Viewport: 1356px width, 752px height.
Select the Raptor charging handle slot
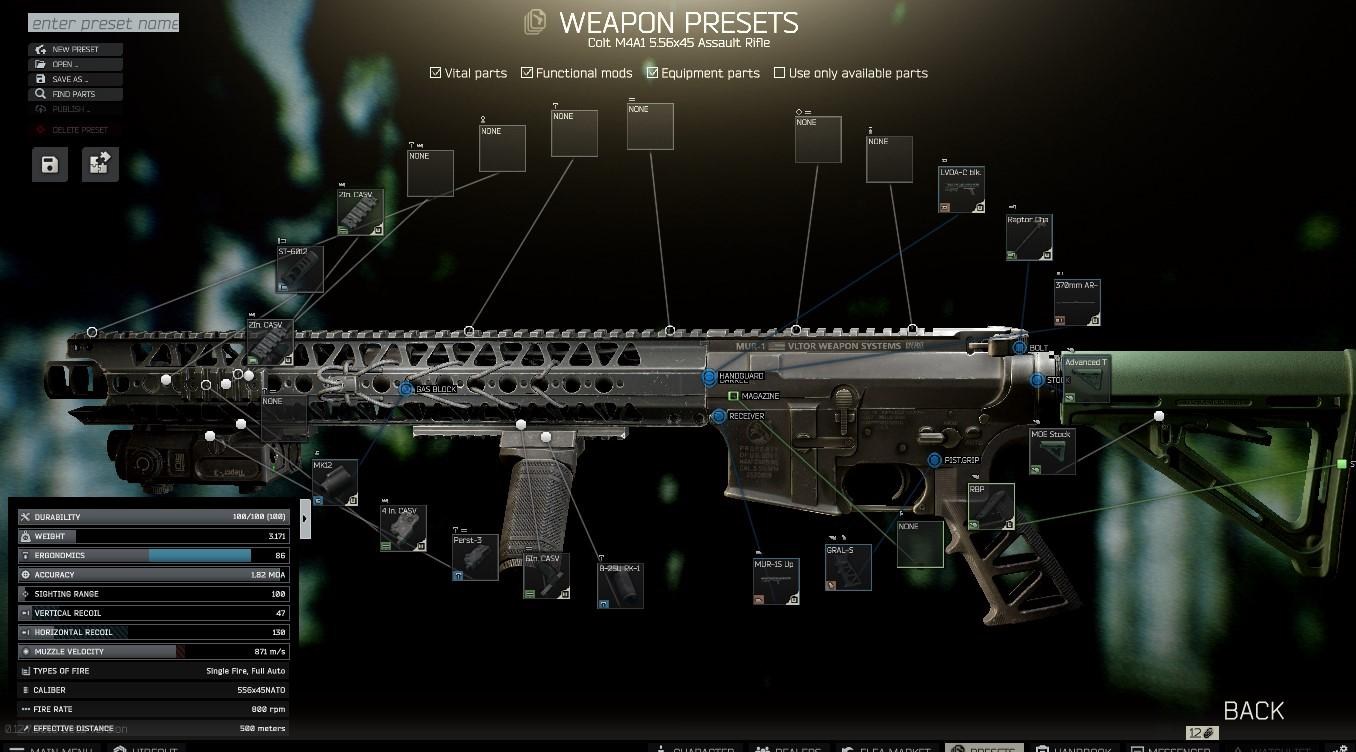[1029, 238]
